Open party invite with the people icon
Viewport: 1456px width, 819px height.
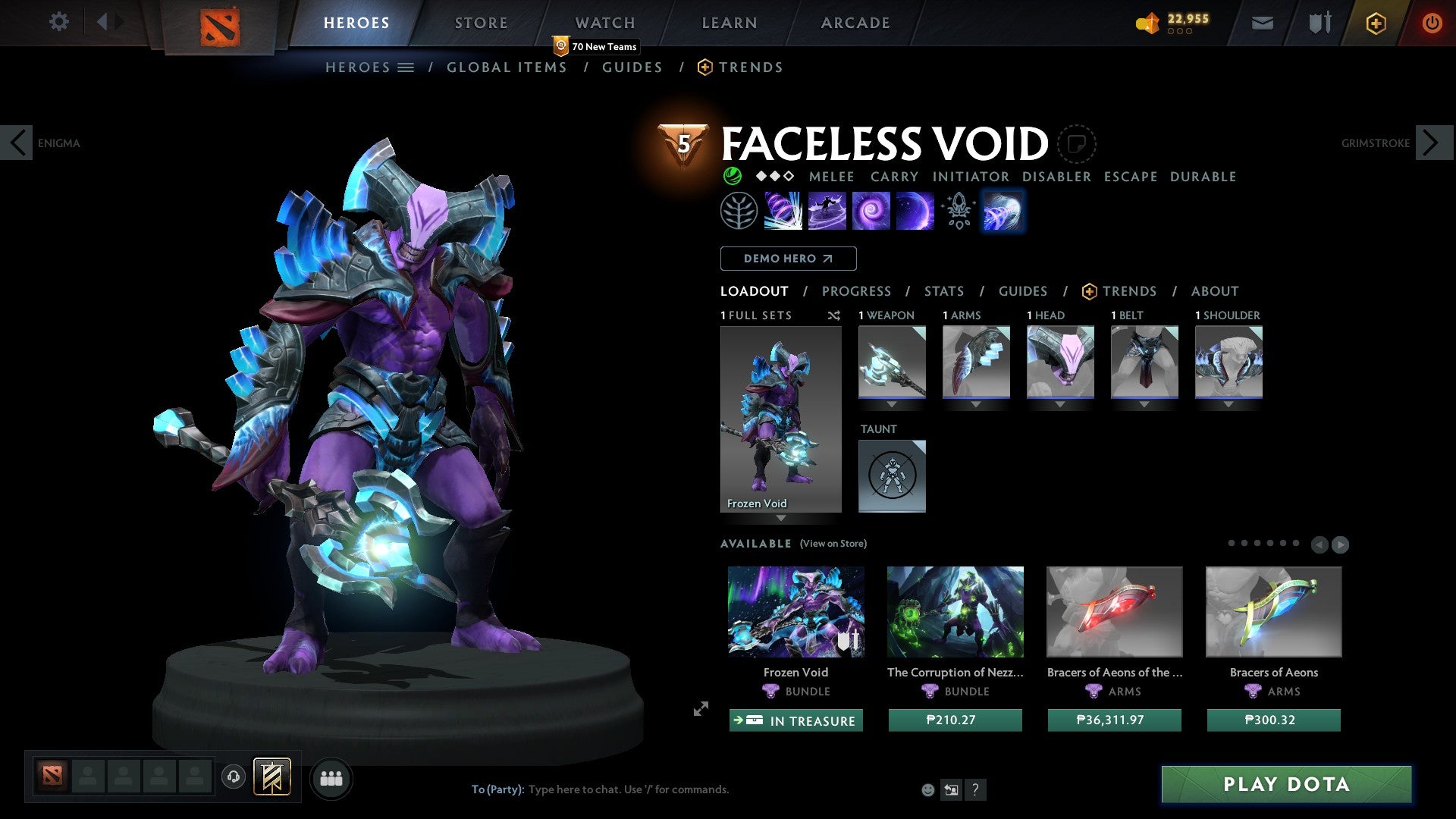[x=331, y=777]
